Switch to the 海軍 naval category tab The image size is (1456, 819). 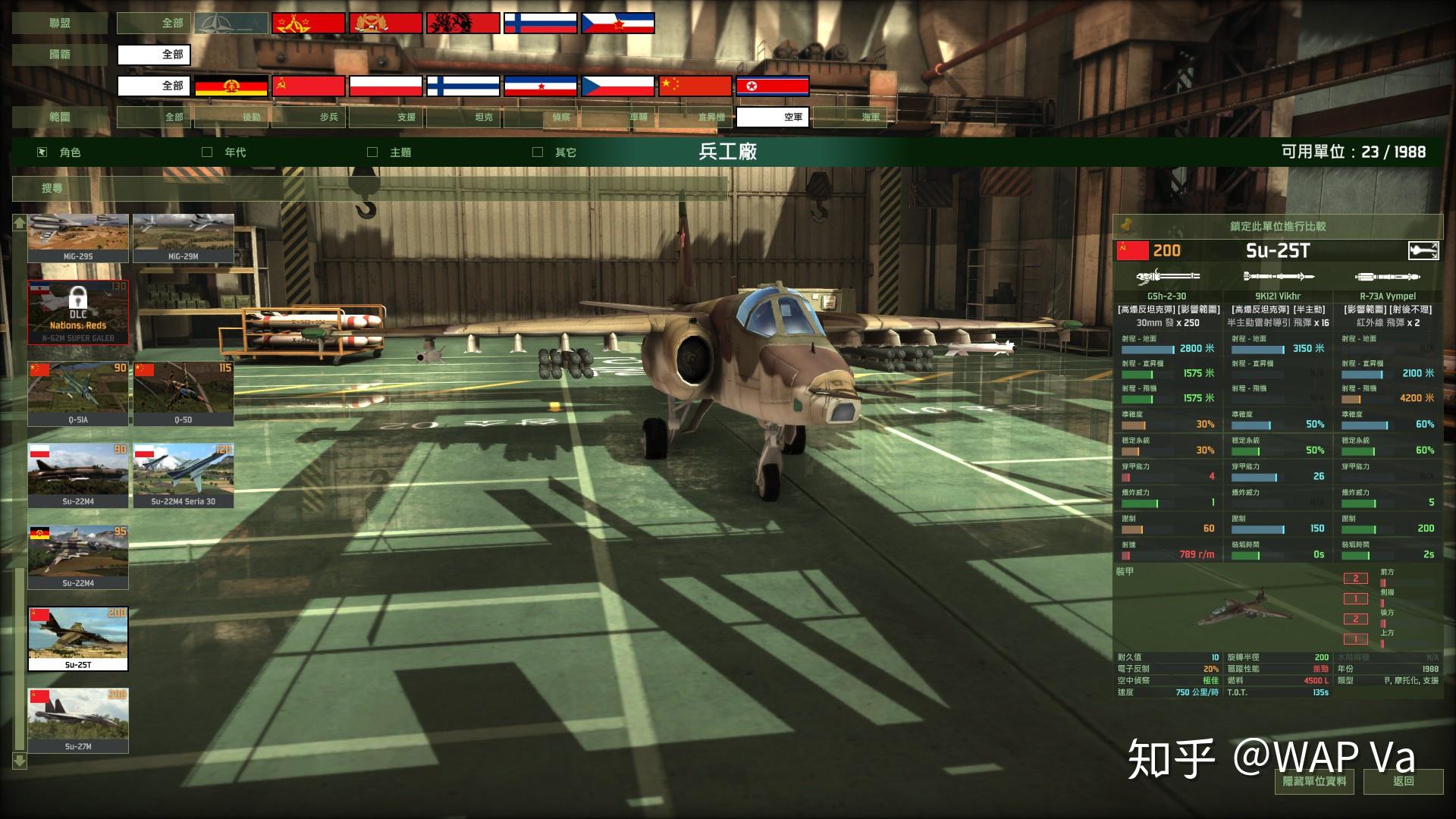tap(872, 117)
